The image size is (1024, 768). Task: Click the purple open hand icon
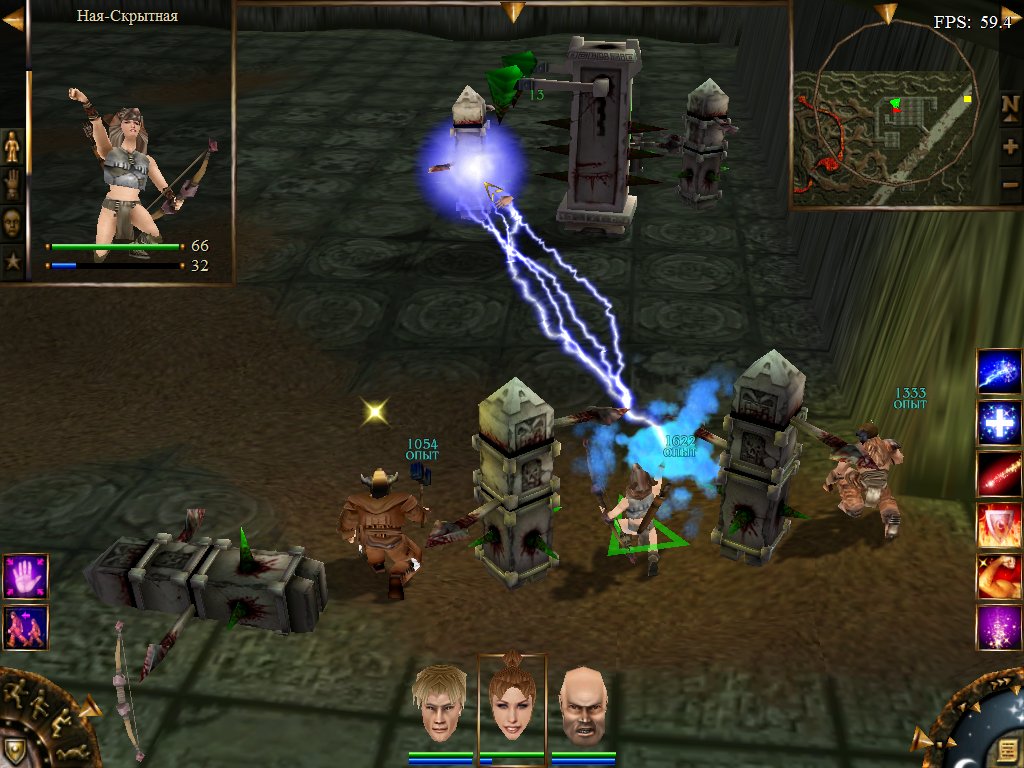point(25,577)
